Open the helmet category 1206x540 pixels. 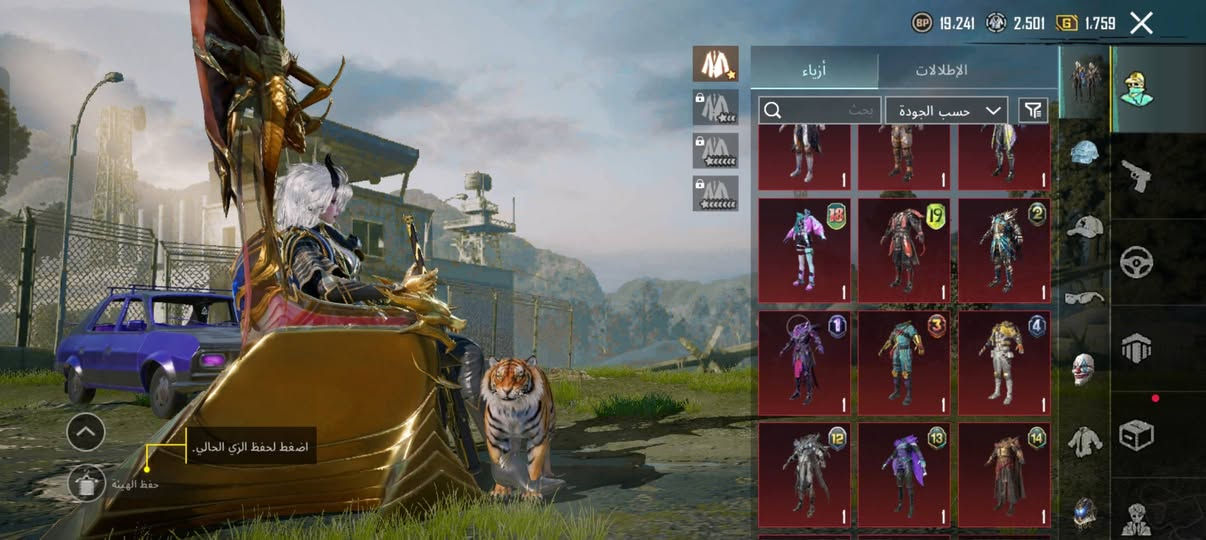pyautogui.click(x=1084, y=153)
